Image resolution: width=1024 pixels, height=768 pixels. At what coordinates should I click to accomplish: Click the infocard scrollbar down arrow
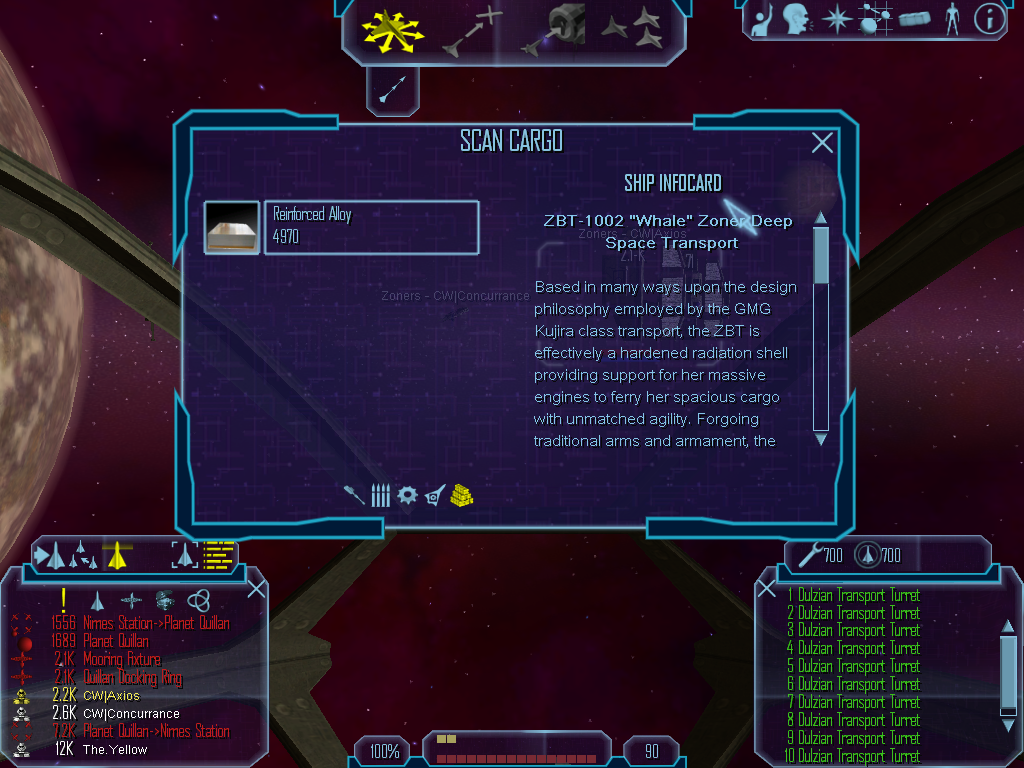click(x=821, y=438)
